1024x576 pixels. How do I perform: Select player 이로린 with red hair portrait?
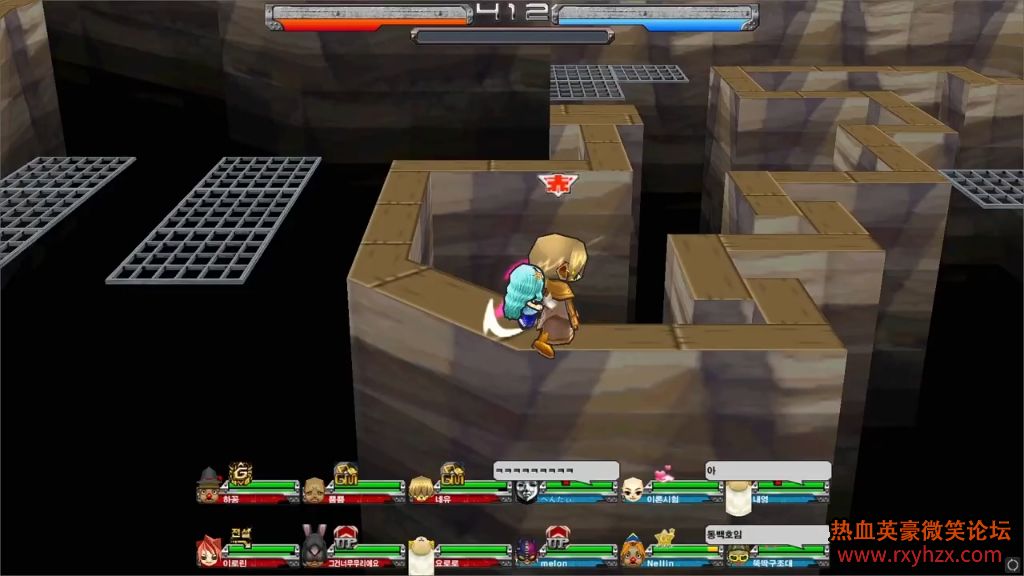tap(209, 551)
